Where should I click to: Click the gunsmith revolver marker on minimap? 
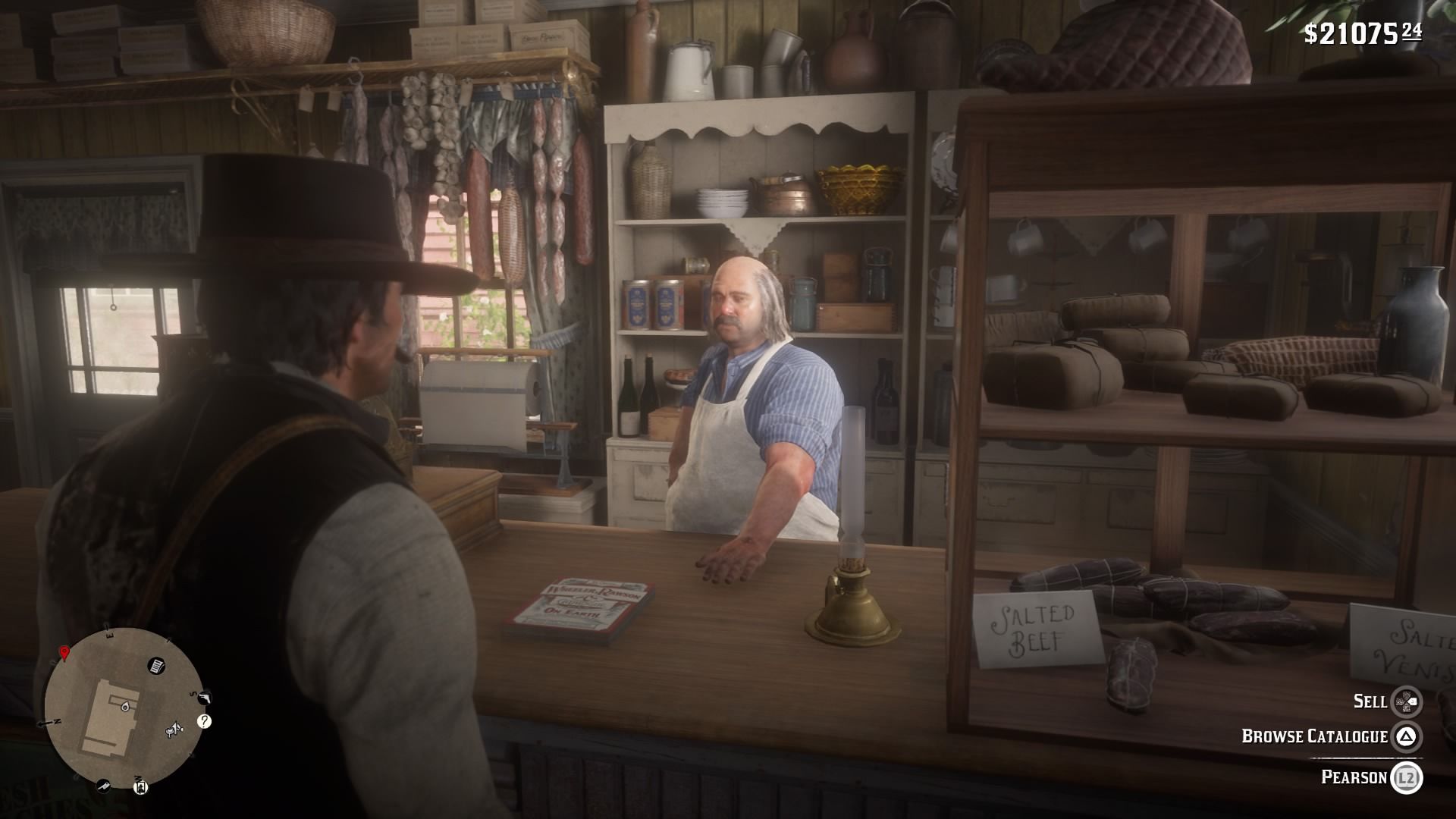[x=204, y=698]
